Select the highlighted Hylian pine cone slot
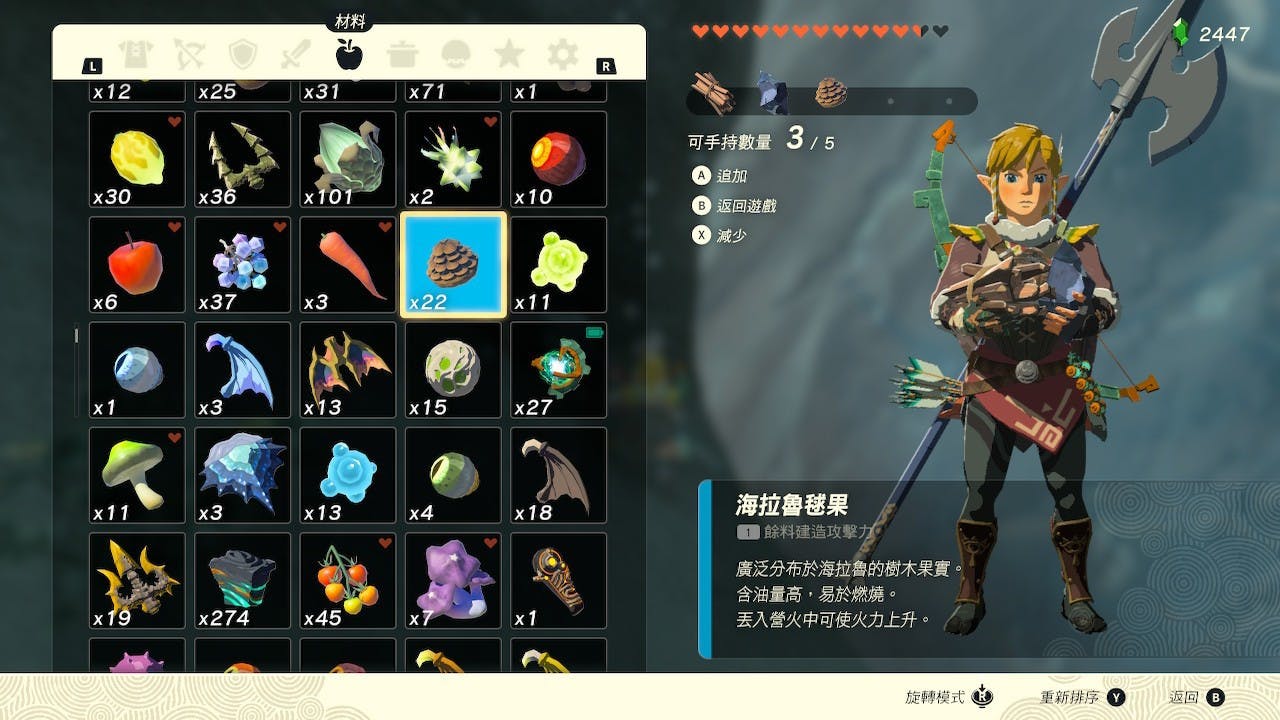Image resolution: width=1280 pixels, height=720 pixels. (x=453, y=265)
